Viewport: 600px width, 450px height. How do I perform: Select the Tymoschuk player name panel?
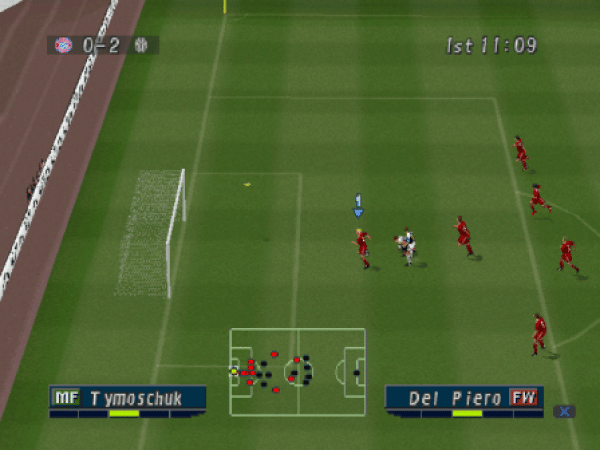pos(128,398)
